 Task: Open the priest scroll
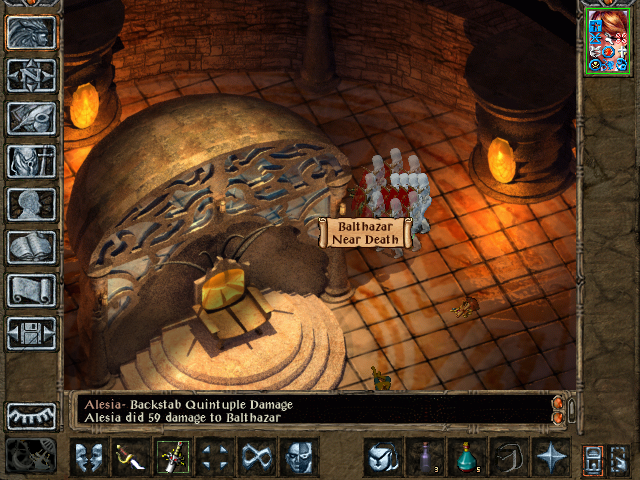click(x=31, y=290)
